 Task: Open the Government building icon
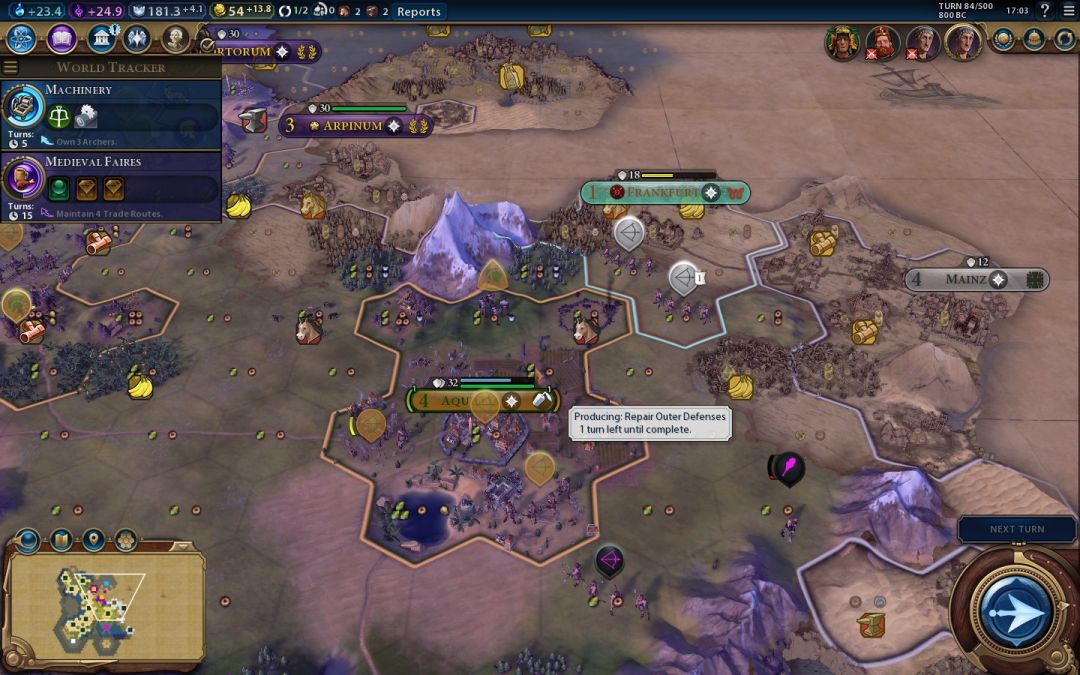tap(100, 39)
